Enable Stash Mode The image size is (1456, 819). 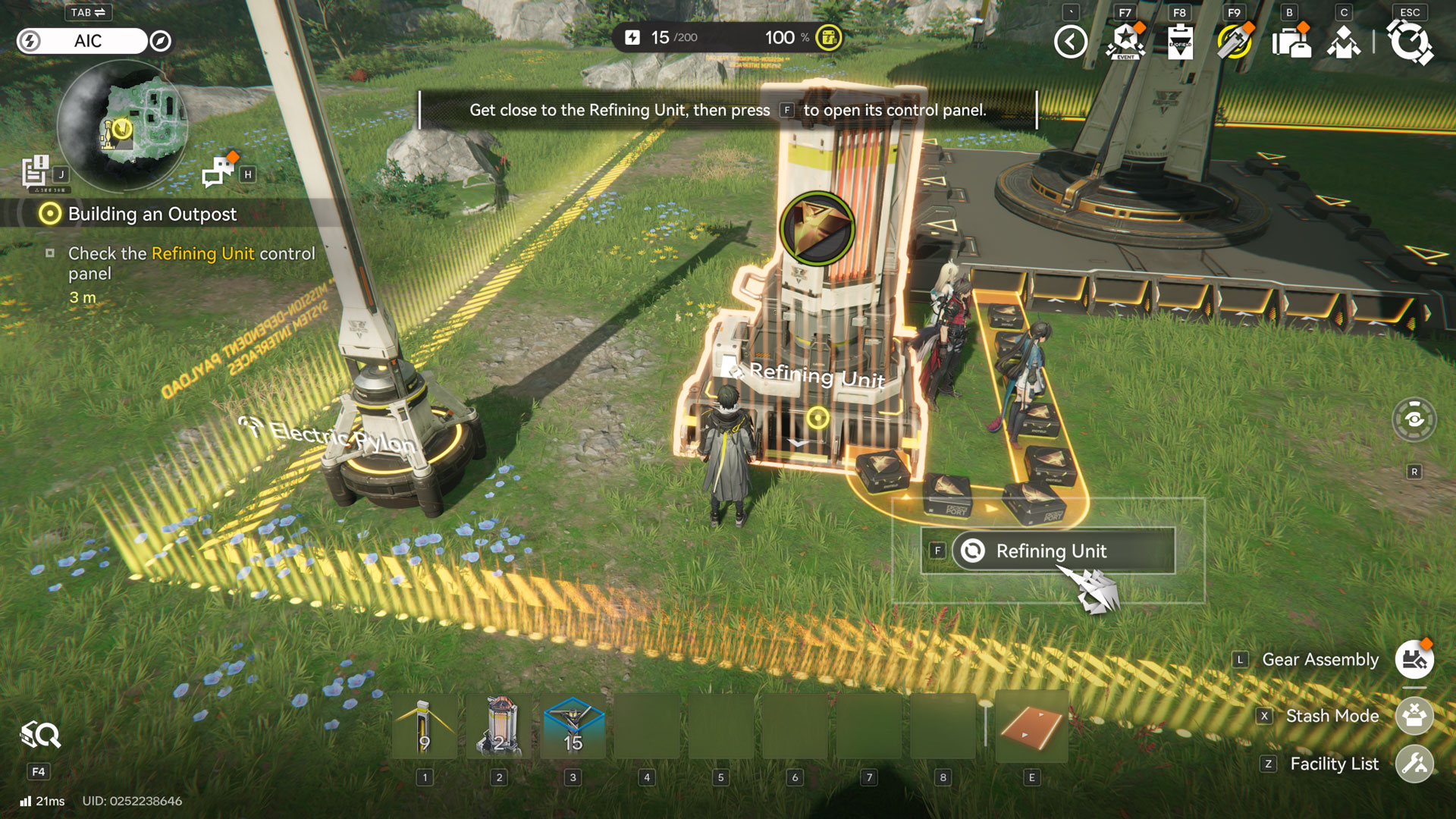coord(1414,716)
